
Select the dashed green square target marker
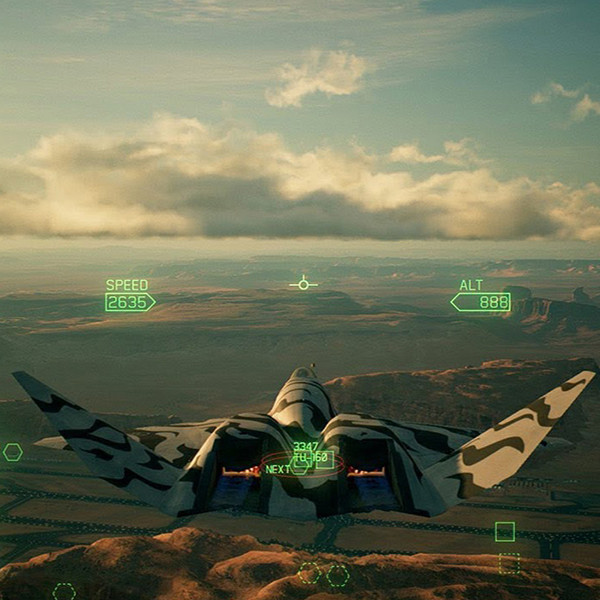point(509,564)
